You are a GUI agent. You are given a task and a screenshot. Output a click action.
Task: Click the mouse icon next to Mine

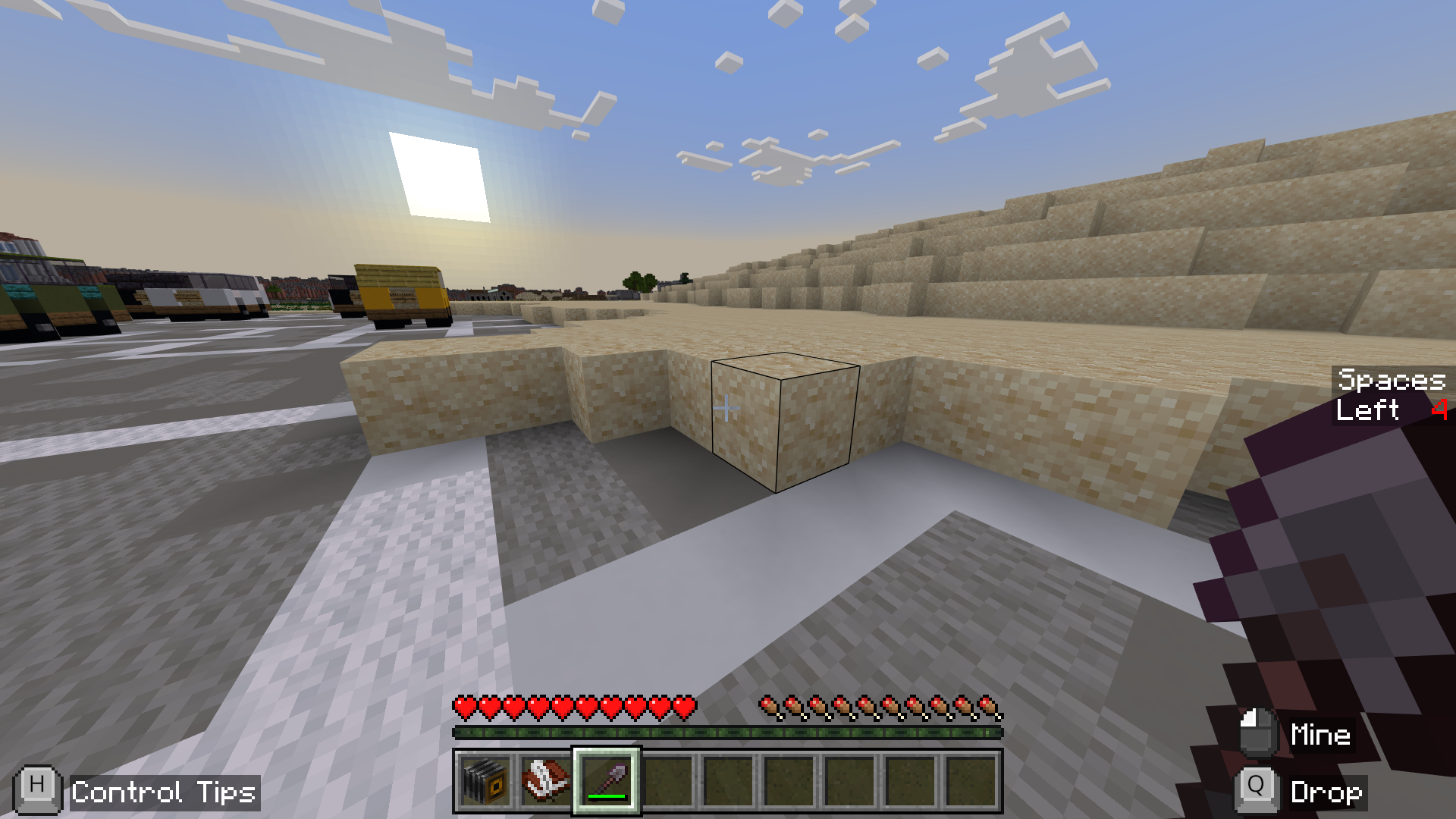tap(1258, 734)
